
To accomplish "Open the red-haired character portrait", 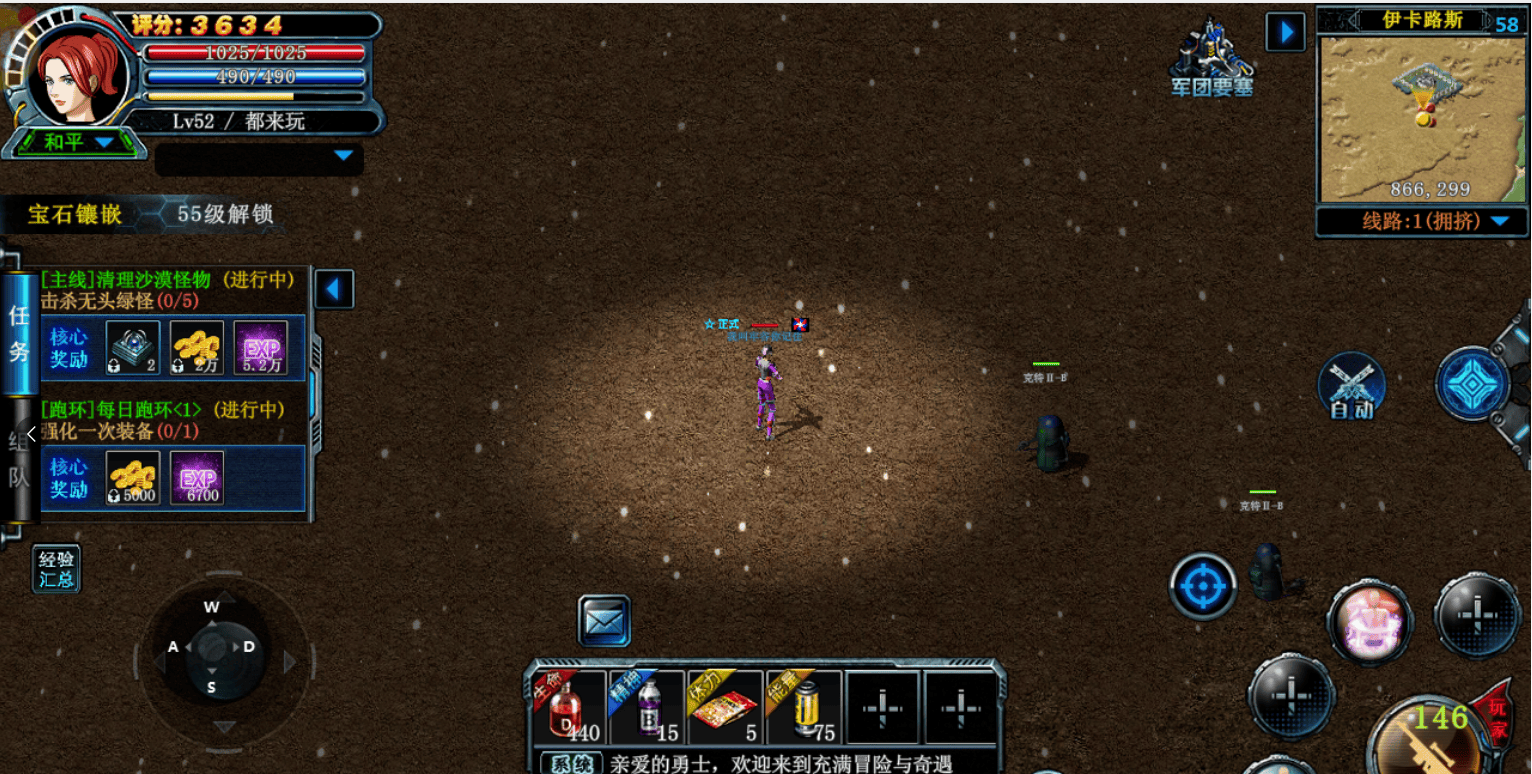I will coord(78,73).
